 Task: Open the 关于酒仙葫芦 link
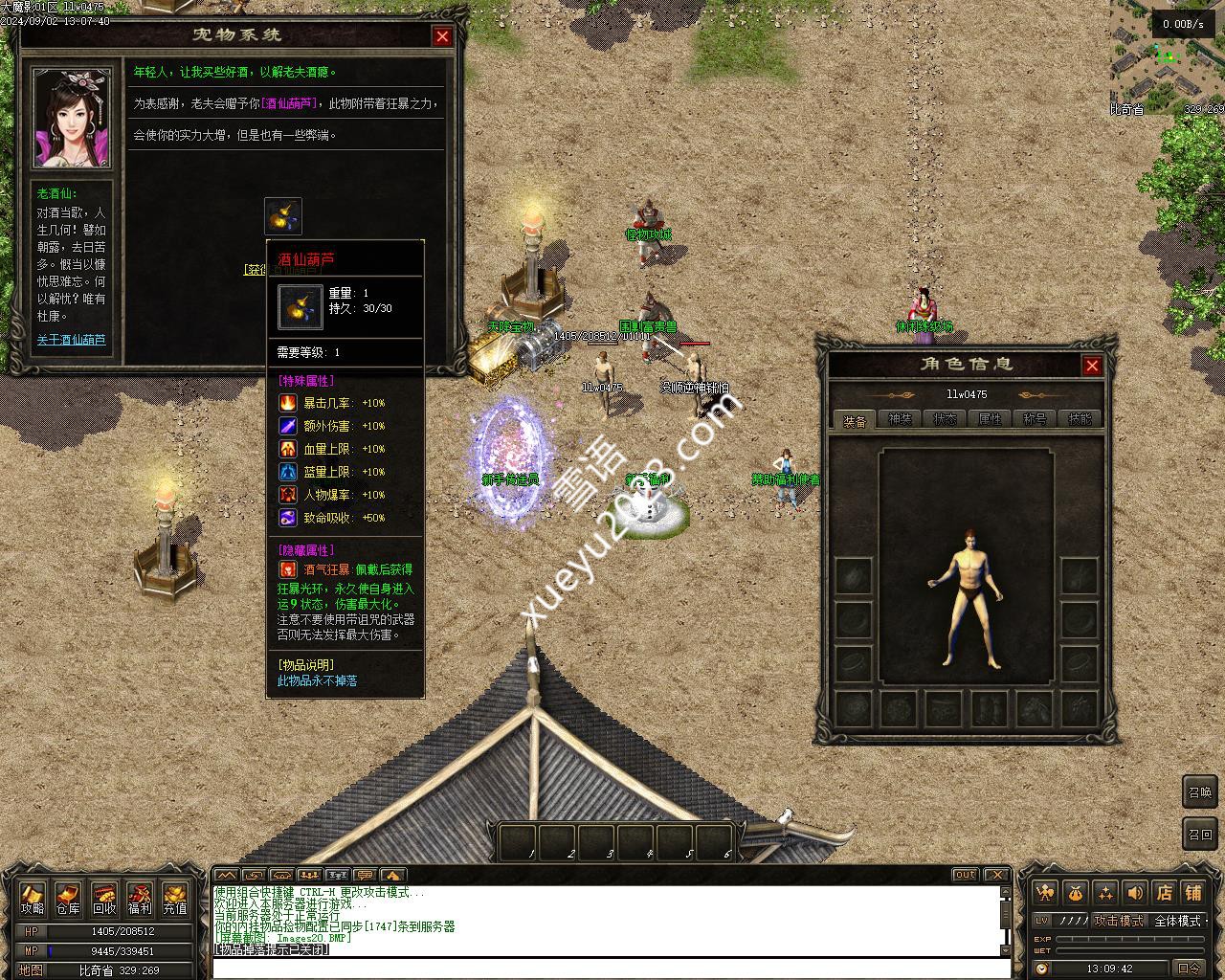pyautogui.click(x=71, y=340)
